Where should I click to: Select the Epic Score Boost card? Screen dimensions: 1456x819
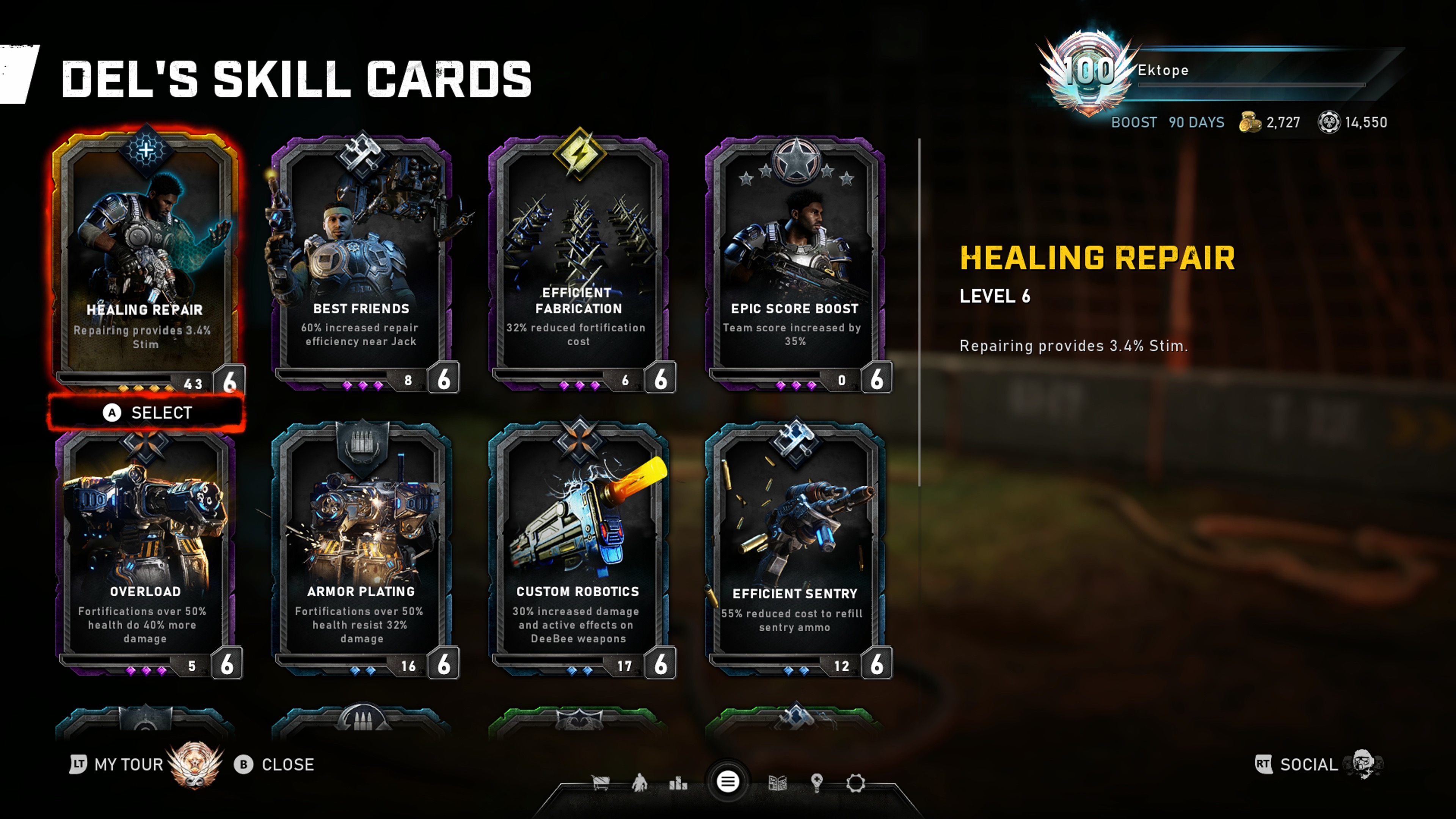795,260
